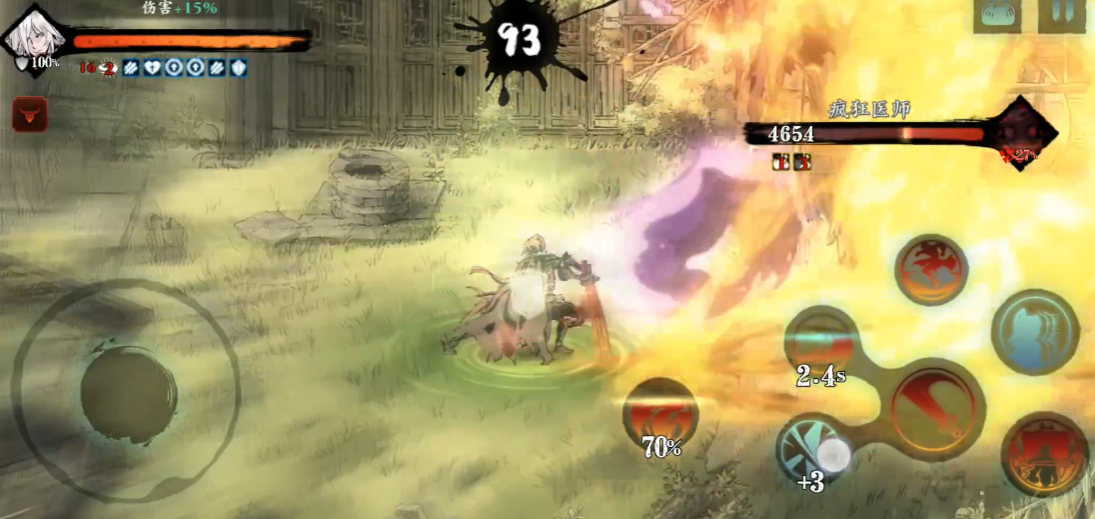1095x519 pixels.
Task: Tap the skill on 2.4s cooldown
Action: 822,343
